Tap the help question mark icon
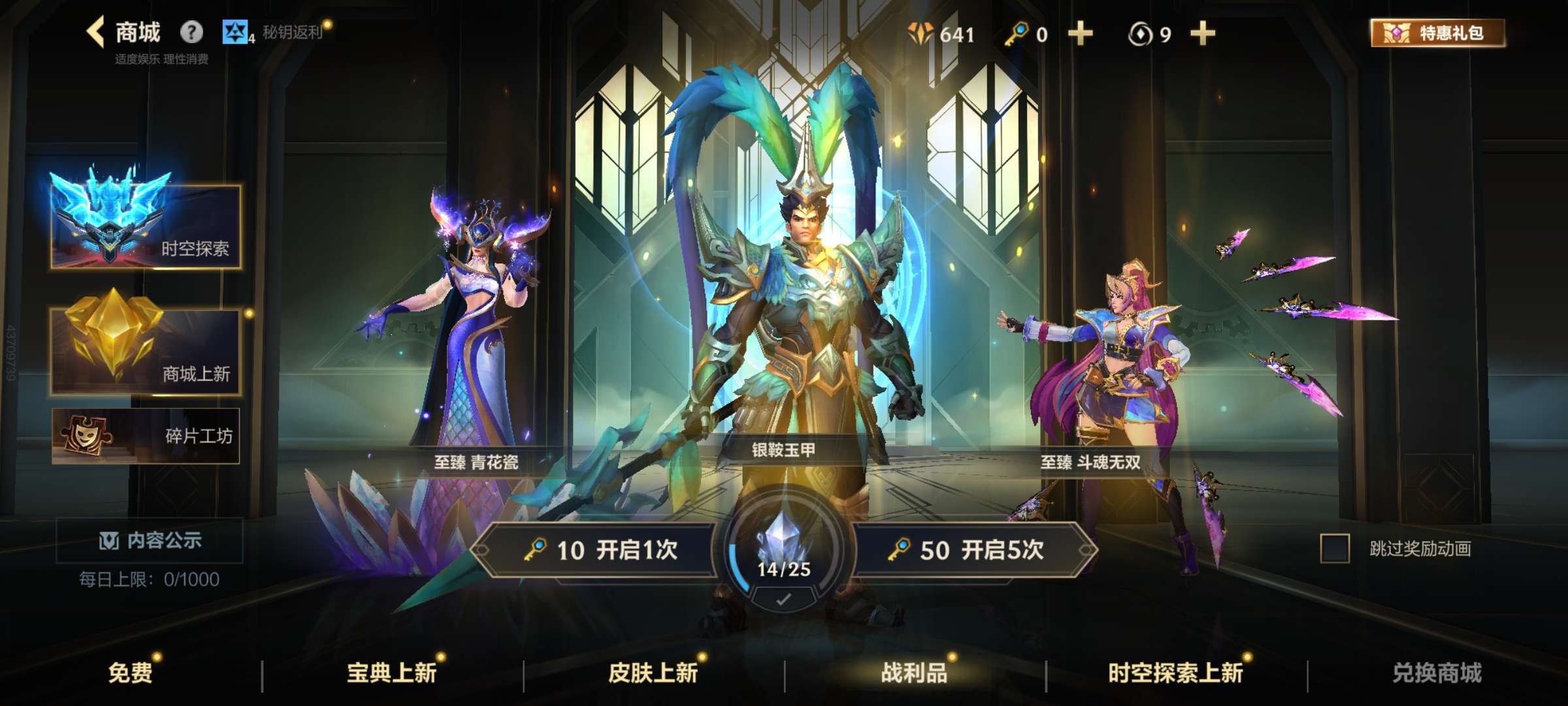Viewport: 1568px width, 706px height. (189, 31)
